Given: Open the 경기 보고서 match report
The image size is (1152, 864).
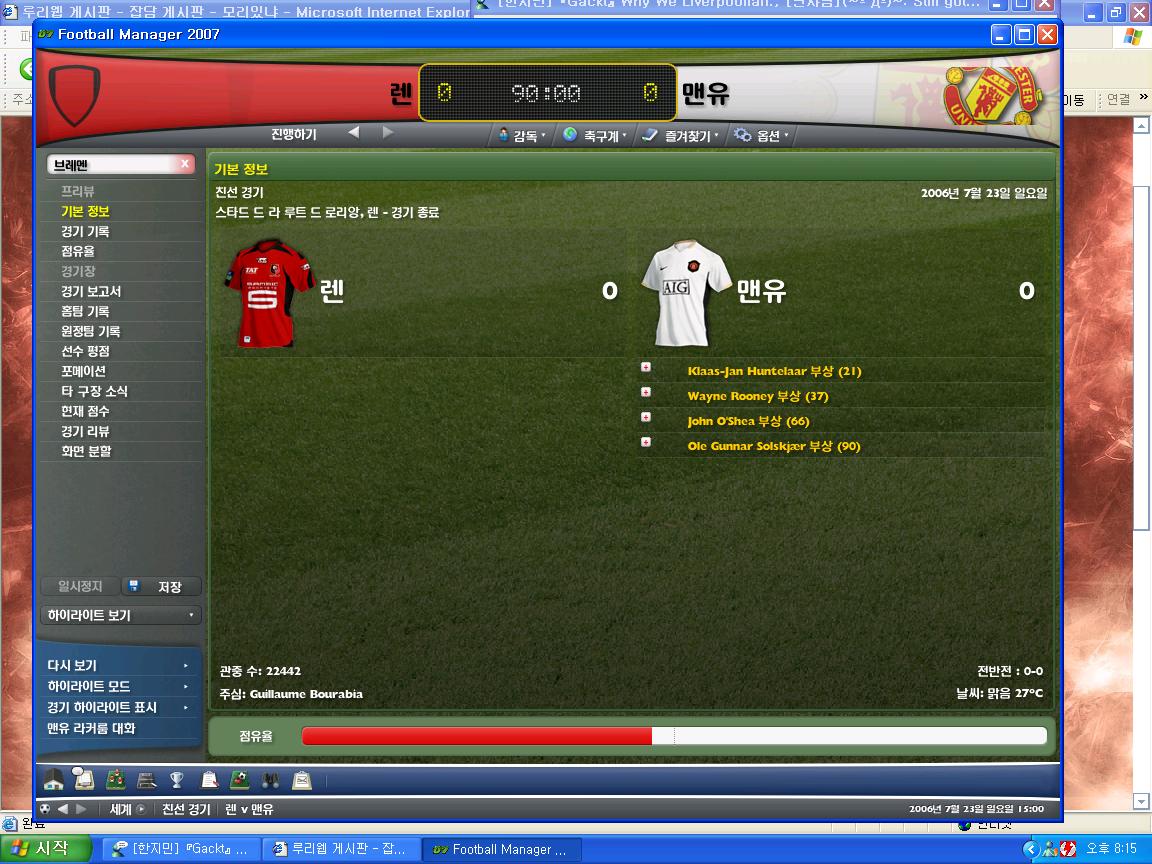Looking at the screenshot, I should 91,291.
